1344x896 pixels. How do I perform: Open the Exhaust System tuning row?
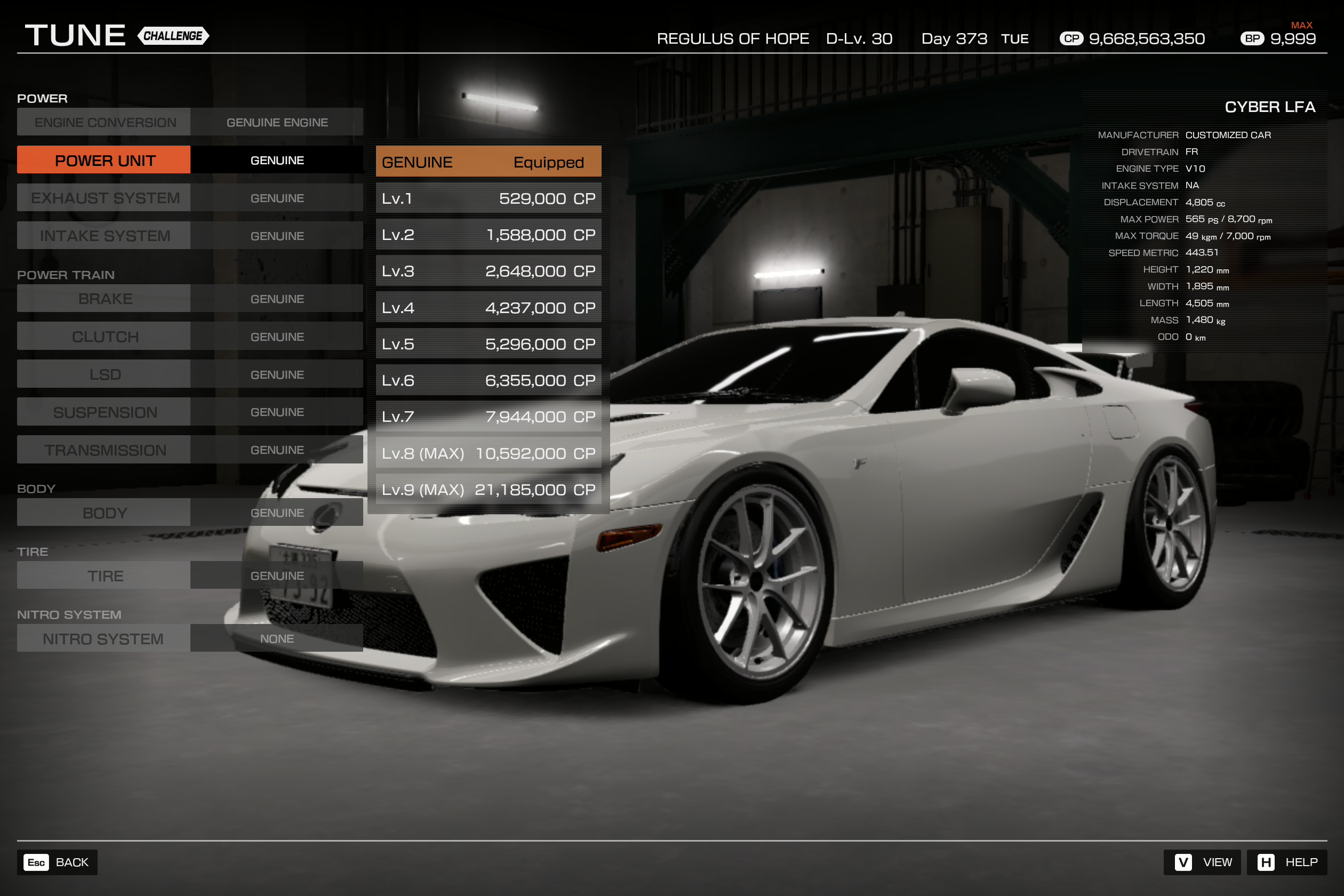coord(105,198)
